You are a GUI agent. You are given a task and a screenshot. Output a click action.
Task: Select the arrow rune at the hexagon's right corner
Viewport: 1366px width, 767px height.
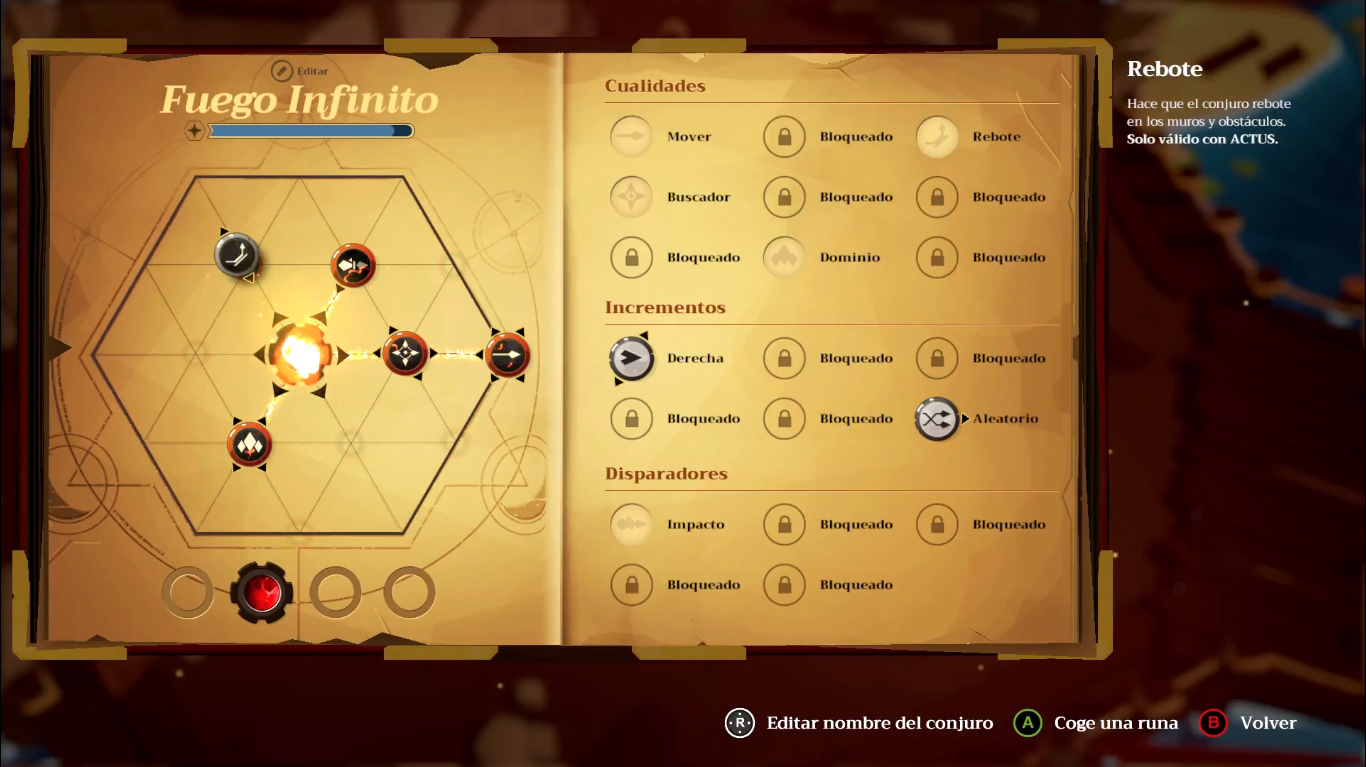(x=508, y=355)
